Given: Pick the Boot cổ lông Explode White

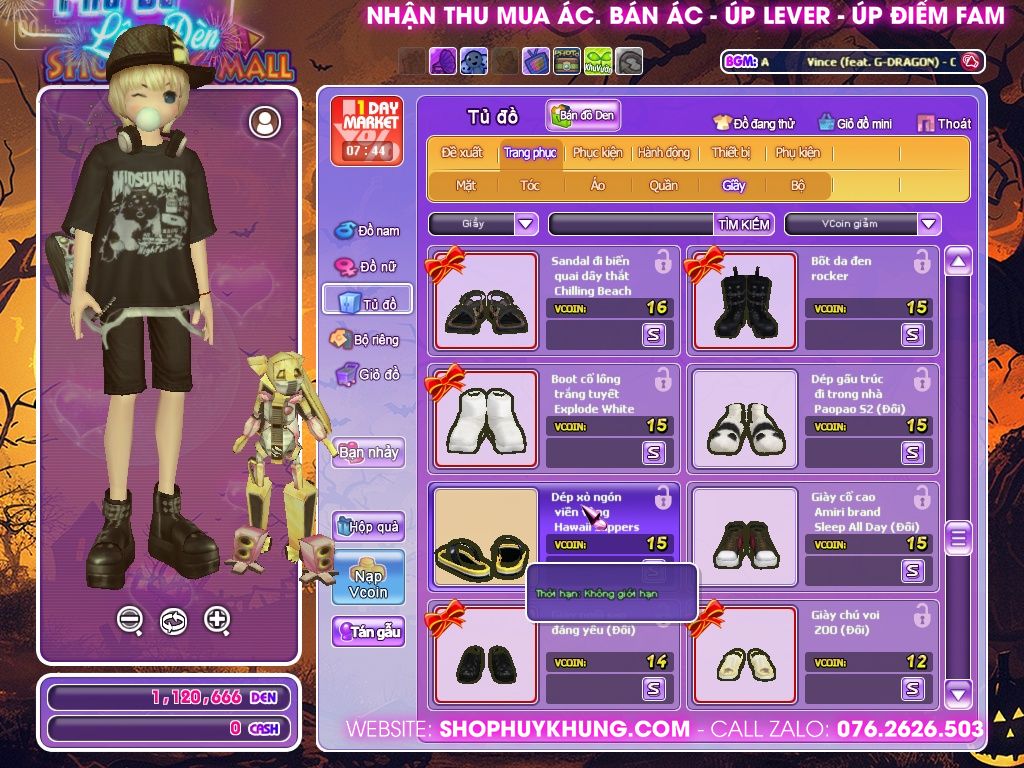Looking at the screenshot, I should 486,419.
